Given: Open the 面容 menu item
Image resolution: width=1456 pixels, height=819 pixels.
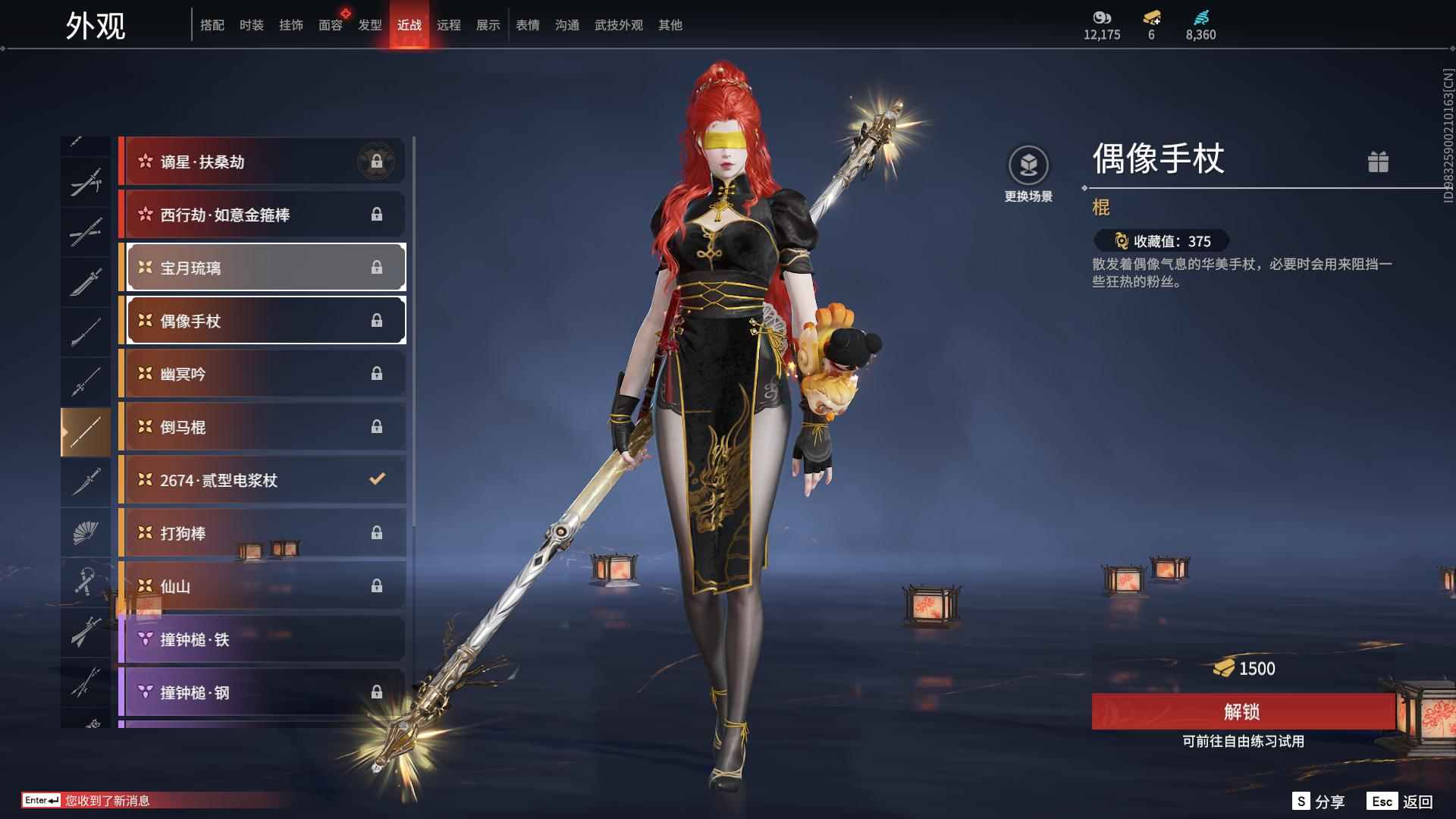Looking at the screenshot, I should pyautogui.click(x=329, y=24).
